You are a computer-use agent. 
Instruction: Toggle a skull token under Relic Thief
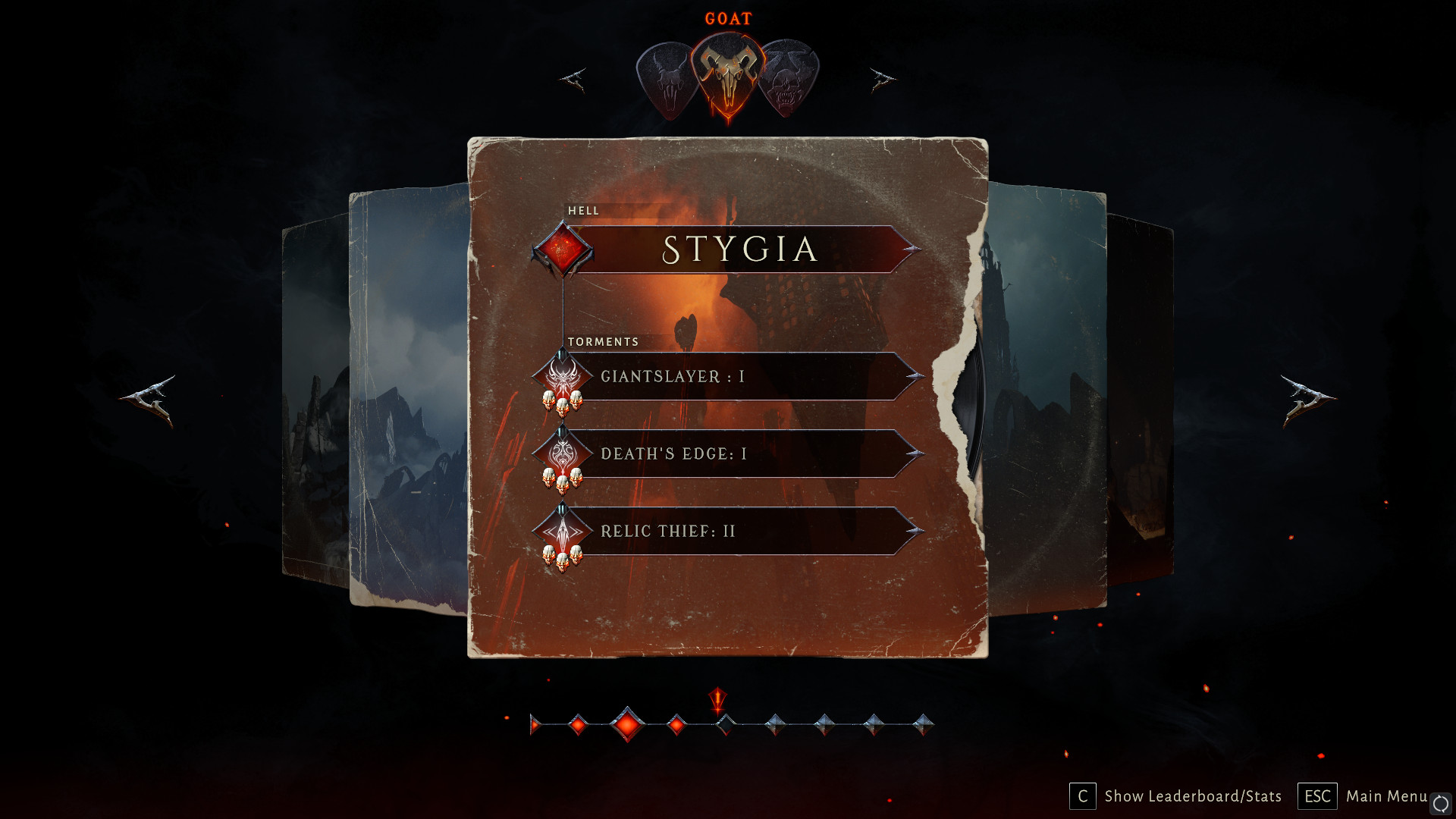tap(562, 563)
